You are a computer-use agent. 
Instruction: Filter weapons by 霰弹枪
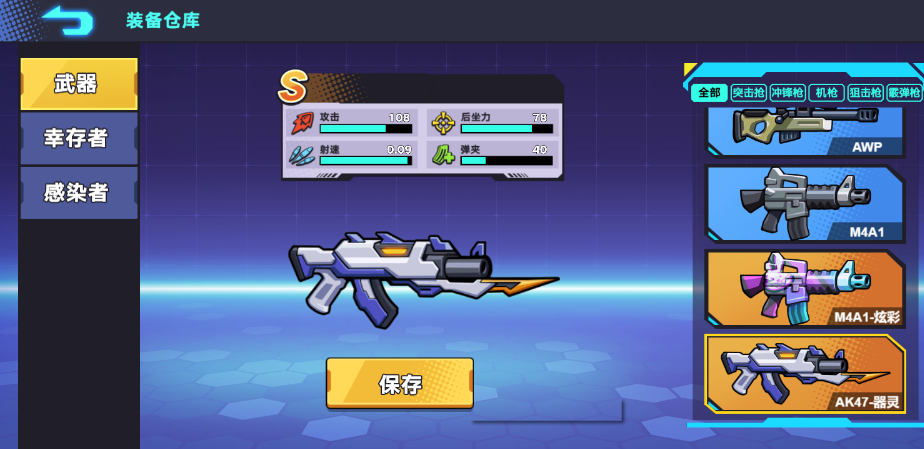click(x=903, y=93)
